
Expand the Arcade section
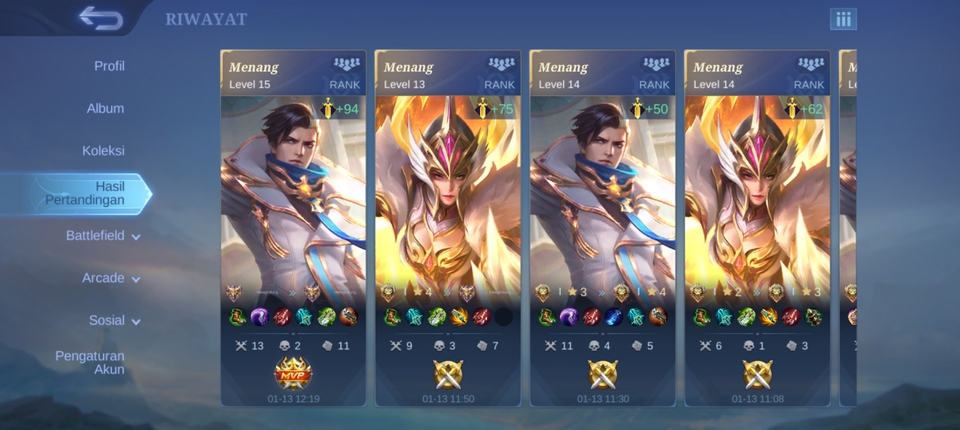(110, 278)
